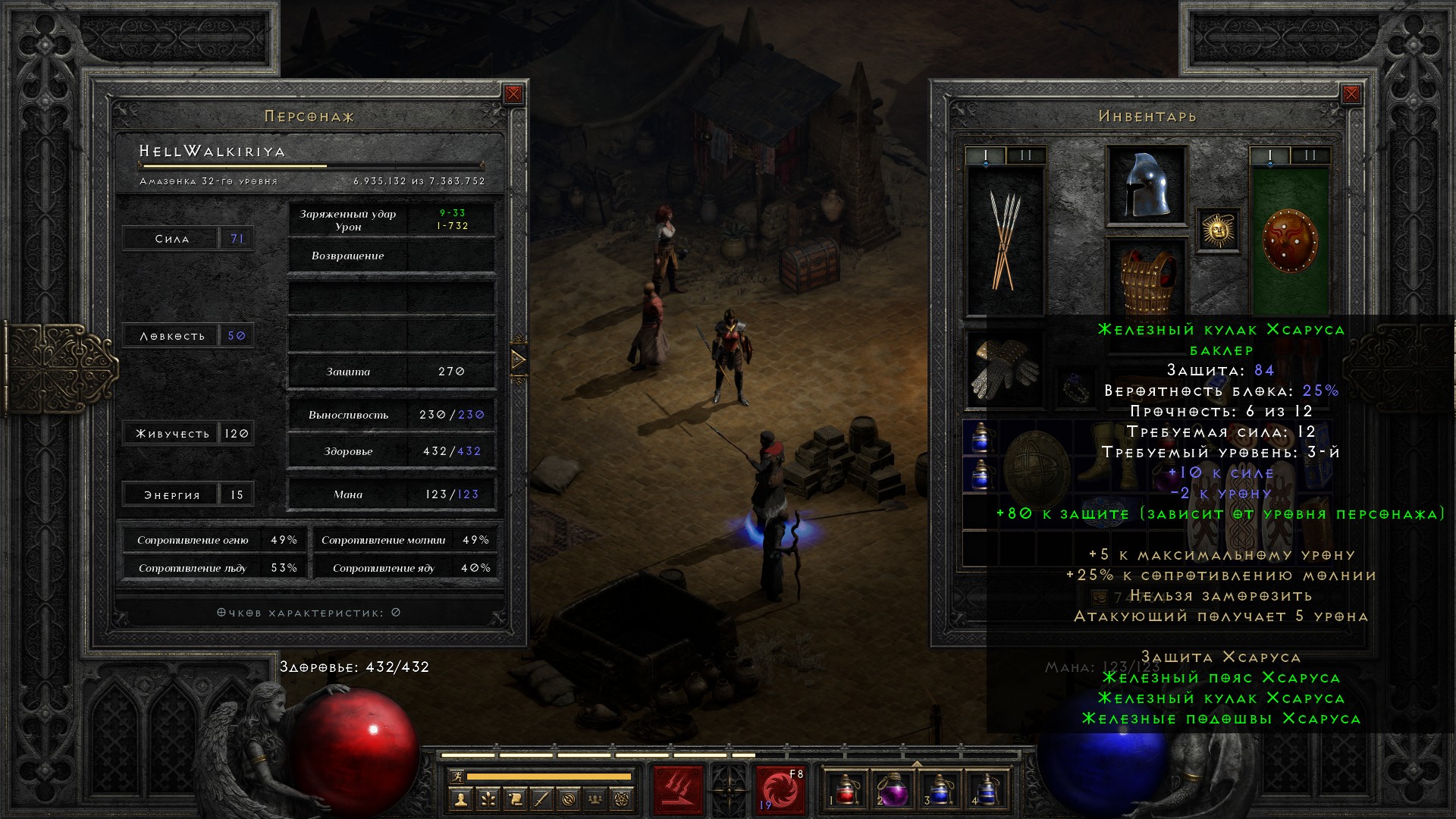Open the character sheet mini-menu button
This screenshot has height=819, width=1456.
pos(460,799)
